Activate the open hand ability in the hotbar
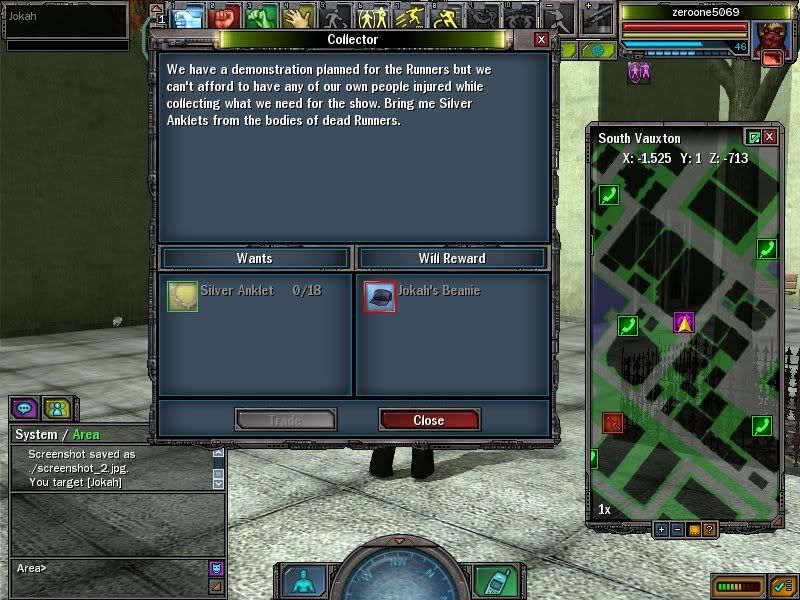Image resolution: width=800 pixels, height=600 pixels. coord(297,17)
